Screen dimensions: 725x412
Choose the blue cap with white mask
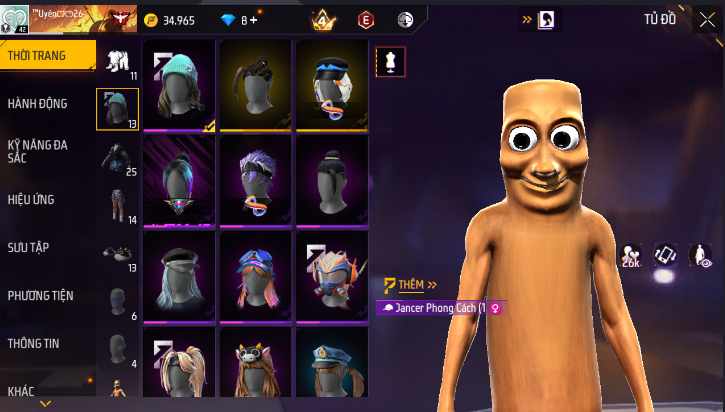[x=332, y=85]
